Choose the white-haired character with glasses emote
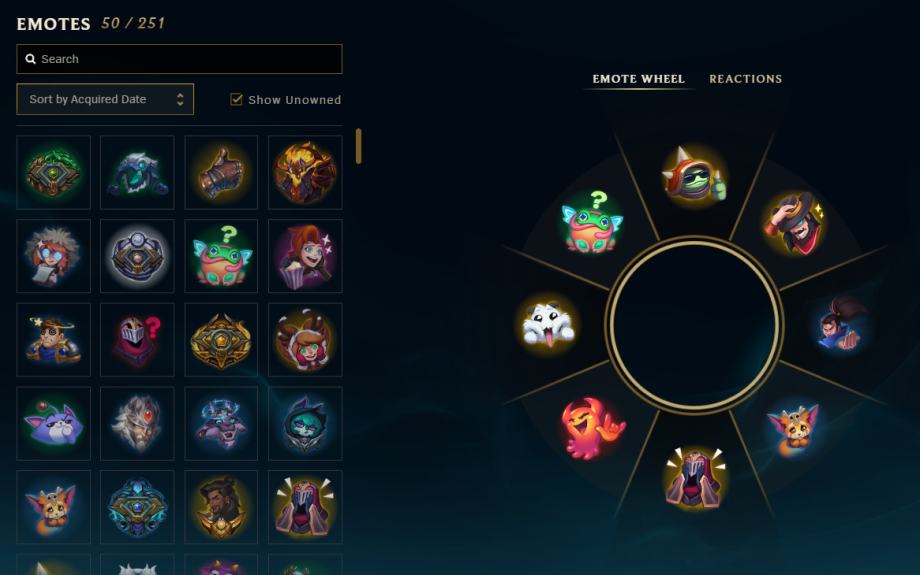The image size is (920, 575). tap(53, 256)
